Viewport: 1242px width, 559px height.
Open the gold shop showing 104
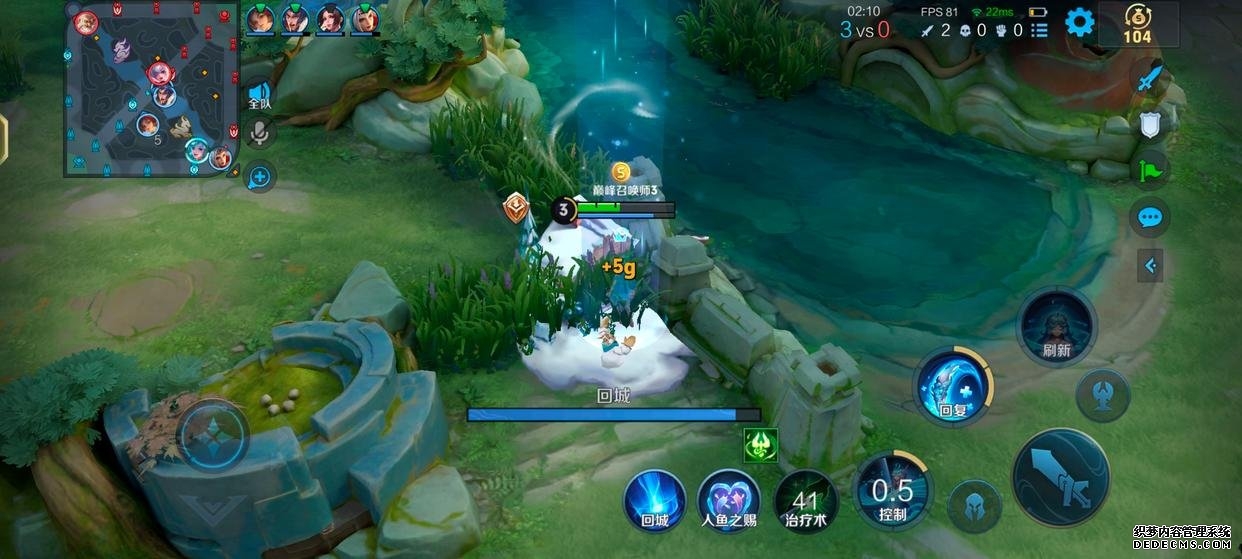(1137, 24)
